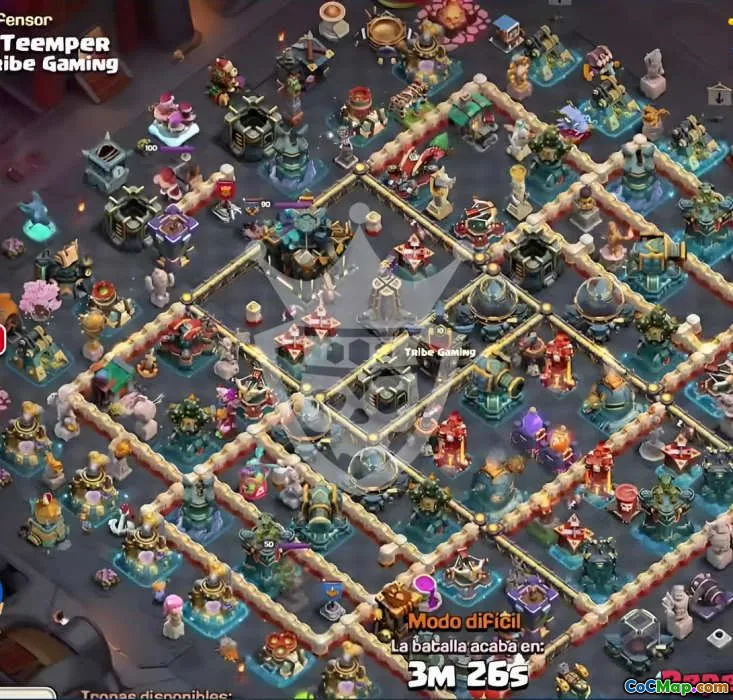Open the CoCMap.com watermark link

click(677, 686)
